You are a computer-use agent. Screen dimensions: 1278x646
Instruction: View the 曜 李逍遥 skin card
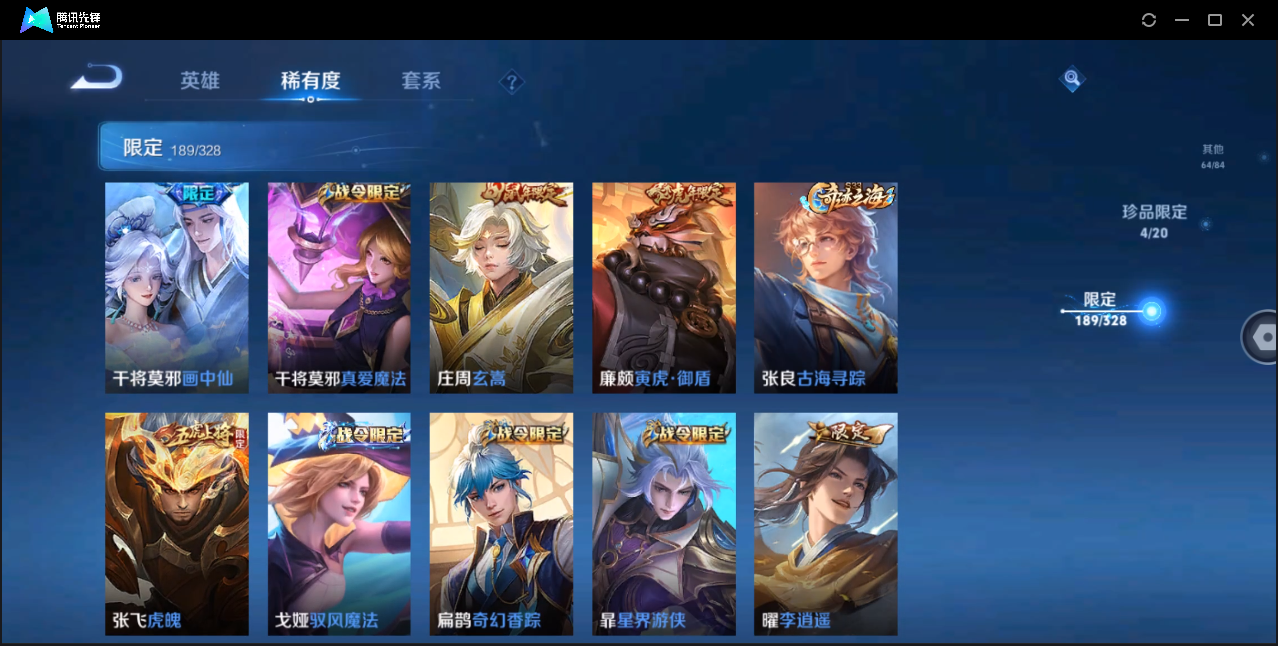826,524
